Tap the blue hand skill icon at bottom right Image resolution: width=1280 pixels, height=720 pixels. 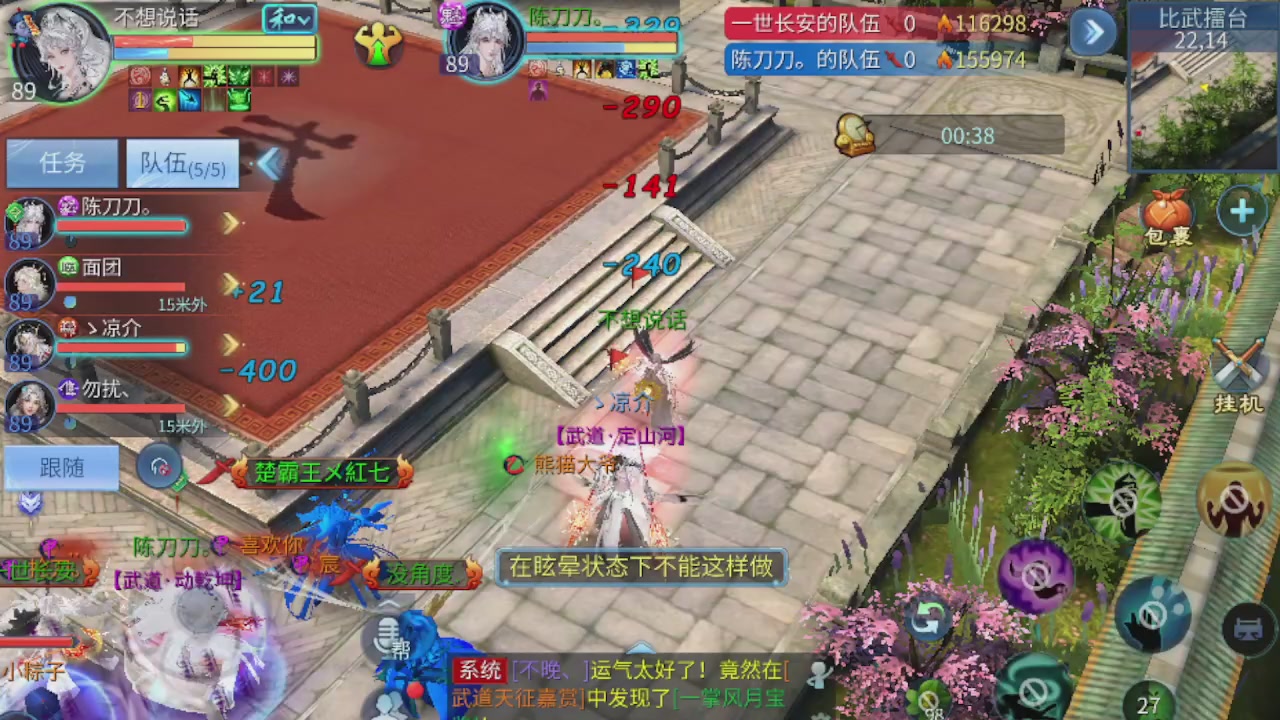[1151, 614]
